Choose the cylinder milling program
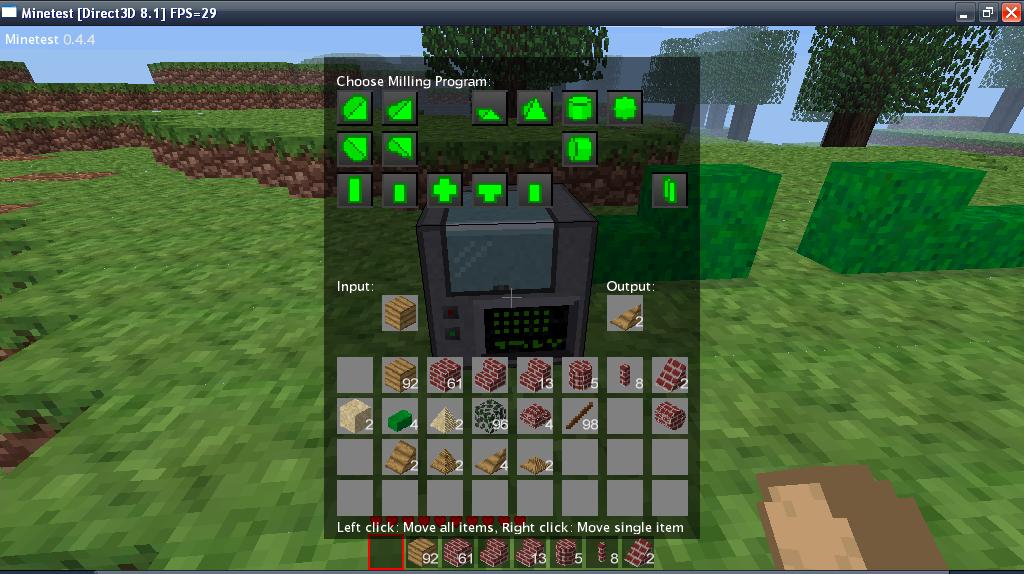Screen dimensions: 1024x574 [580, 107]
